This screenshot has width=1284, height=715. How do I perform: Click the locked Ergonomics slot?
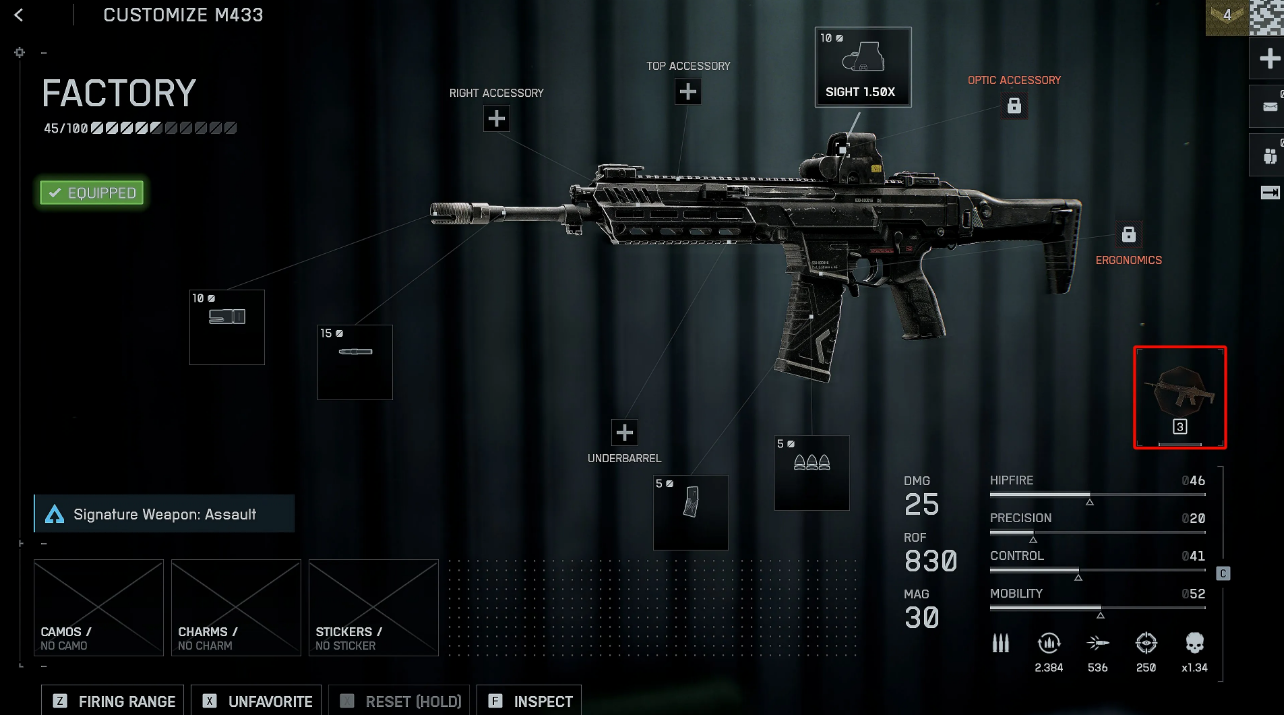1129,235
